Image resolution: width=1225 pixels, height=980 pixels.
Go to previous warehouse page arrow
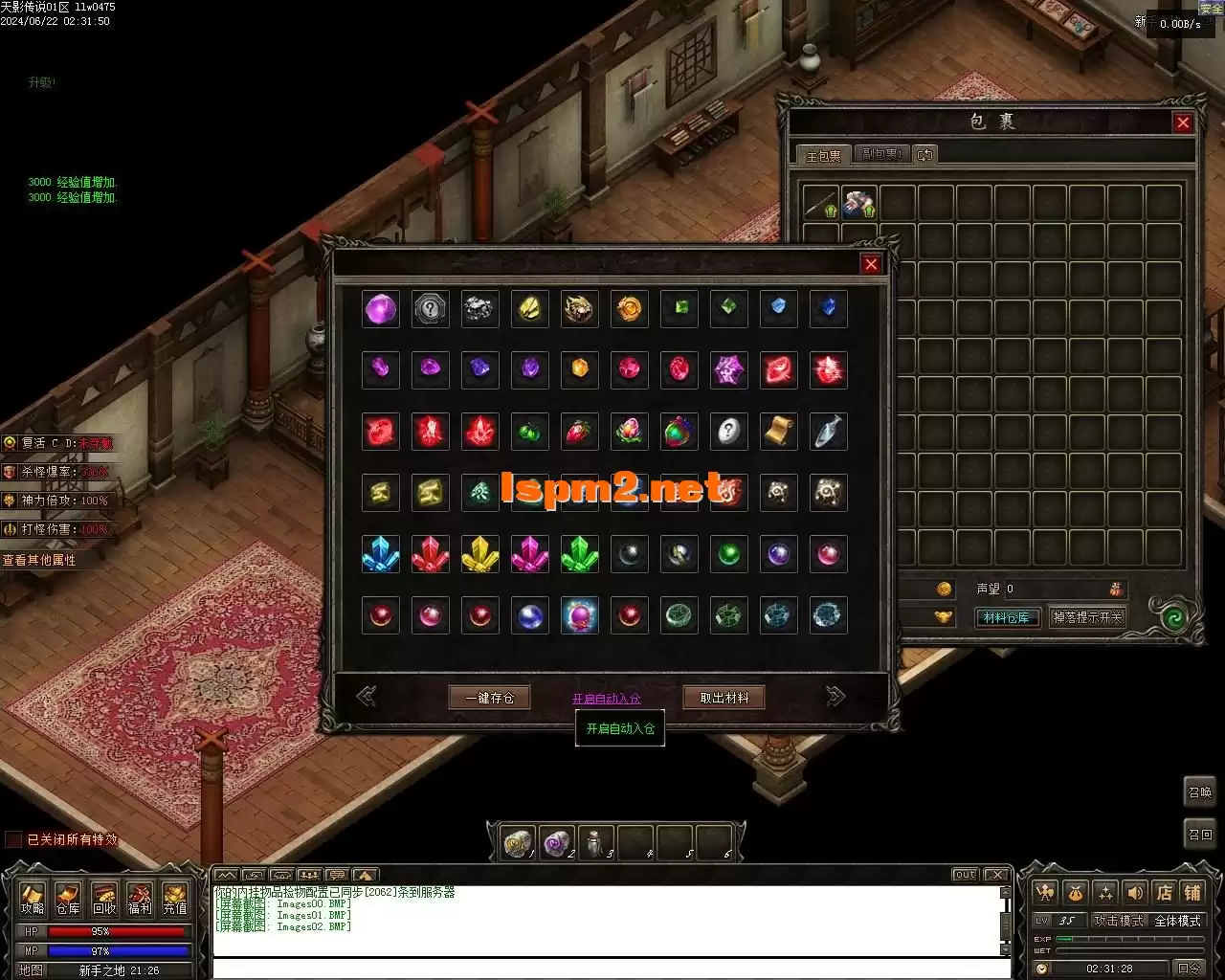click(366, 697)
